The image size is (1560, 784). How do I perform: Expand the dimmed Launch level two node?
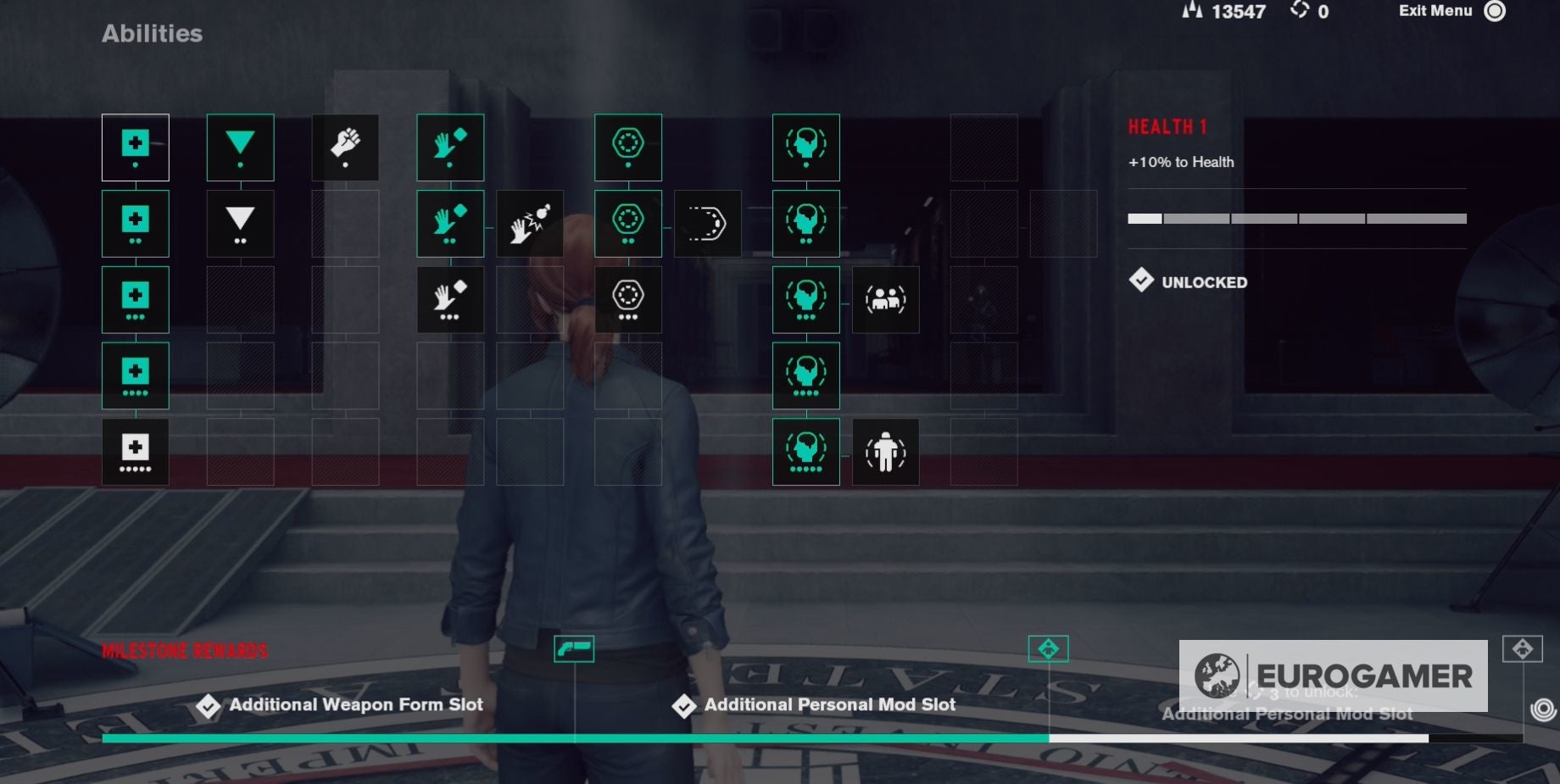coord(239,223)
